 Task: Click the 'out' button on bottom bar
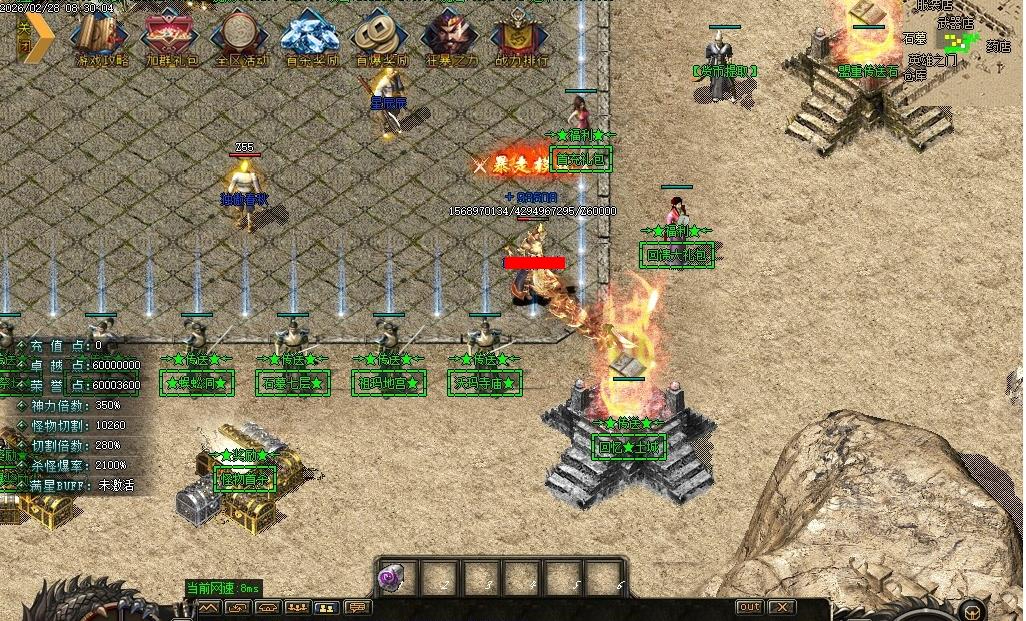749,607
